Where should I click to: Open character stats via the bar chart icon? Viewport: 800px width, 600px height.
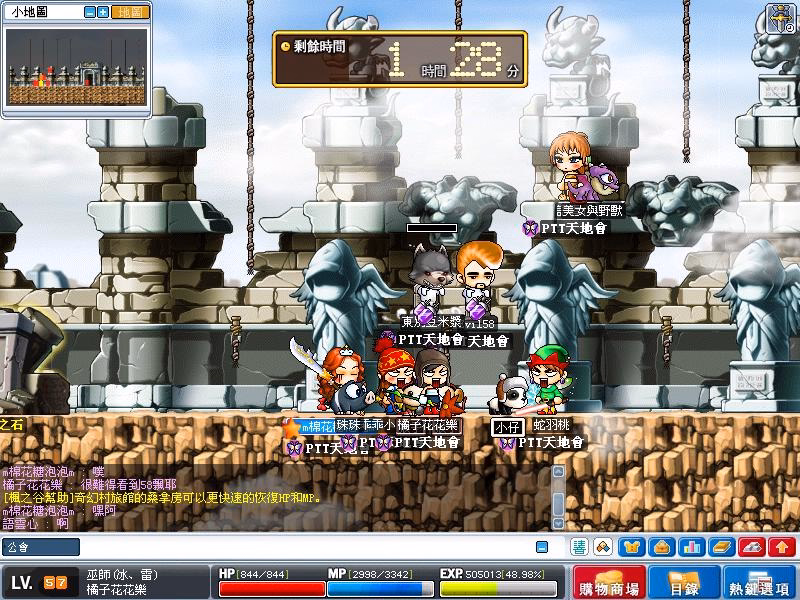pyautogui.click(x=690, y=547)
